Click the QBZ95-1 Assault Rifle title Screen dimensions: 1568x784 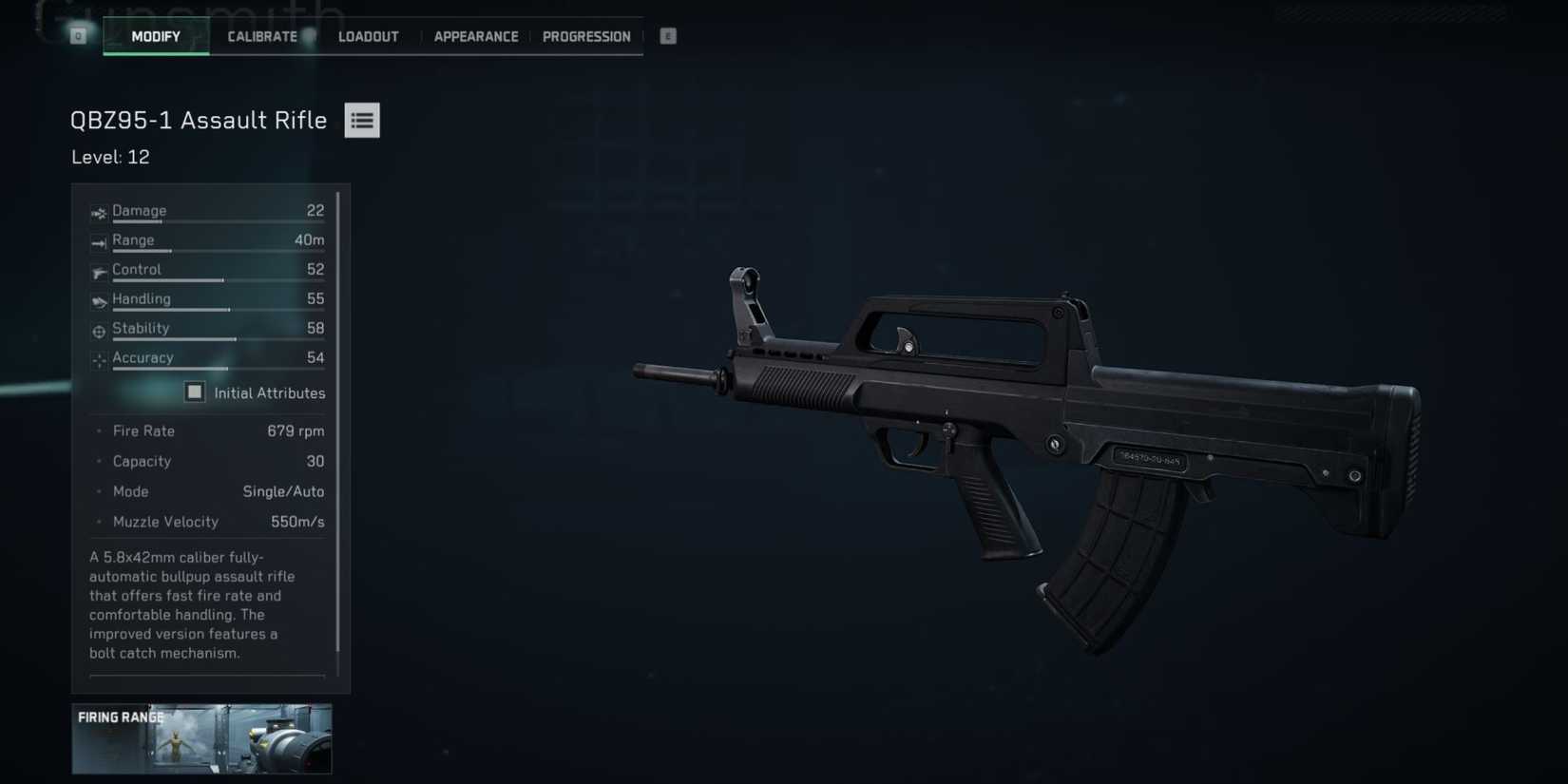pos(199,120)
